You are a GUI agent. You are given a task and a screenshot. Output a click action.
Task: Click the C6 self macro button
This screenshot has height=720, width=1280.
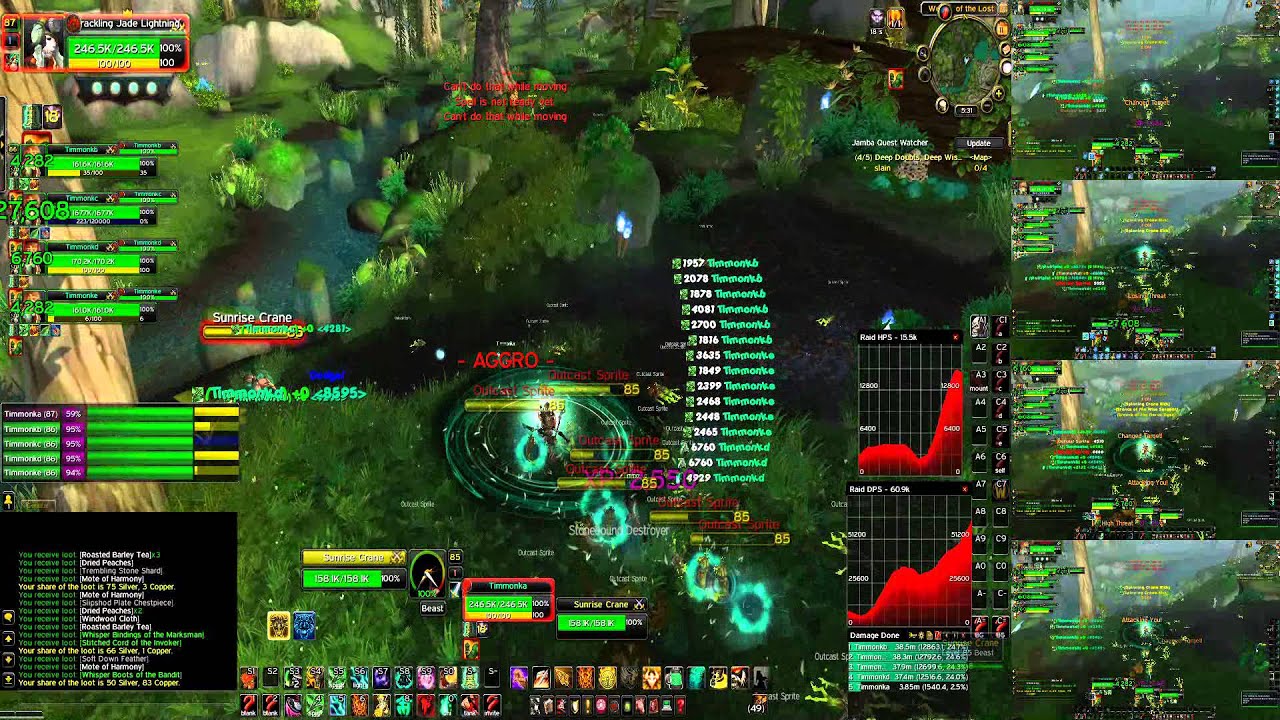coord(1001,462)
